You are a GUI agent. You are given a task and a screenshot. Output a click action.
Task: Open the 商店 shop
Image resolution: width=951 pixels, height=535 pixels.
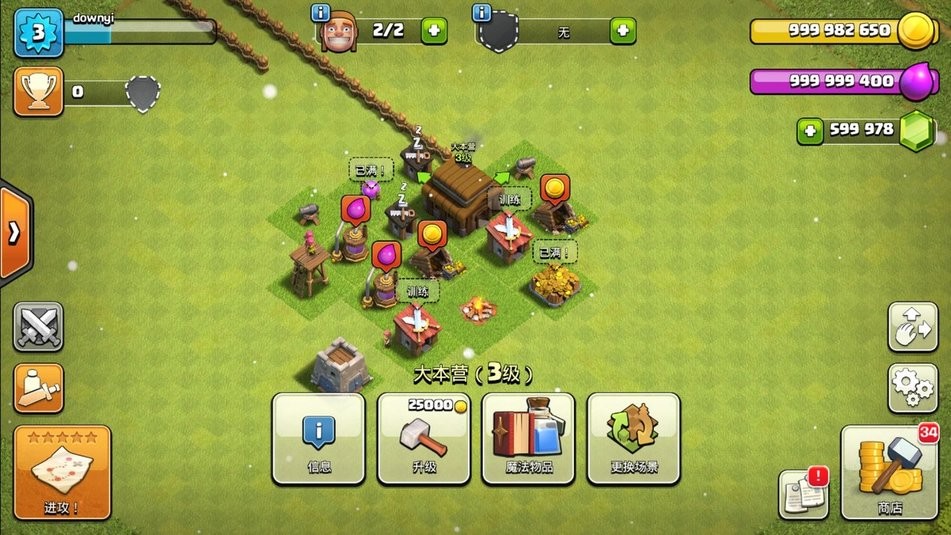(x=888, y=472)
